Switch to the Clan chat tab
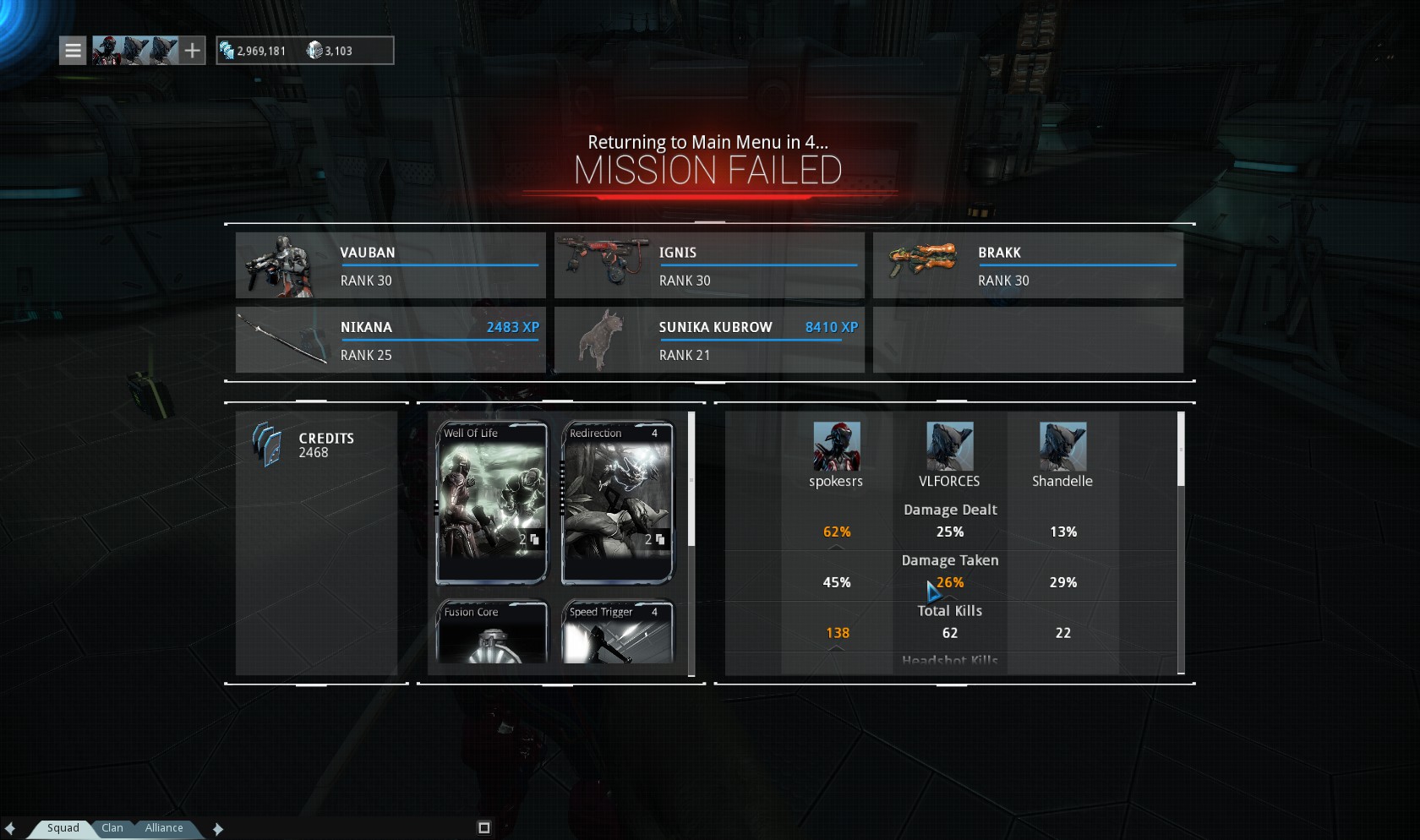1420x840 pixels. pos(112,828)
